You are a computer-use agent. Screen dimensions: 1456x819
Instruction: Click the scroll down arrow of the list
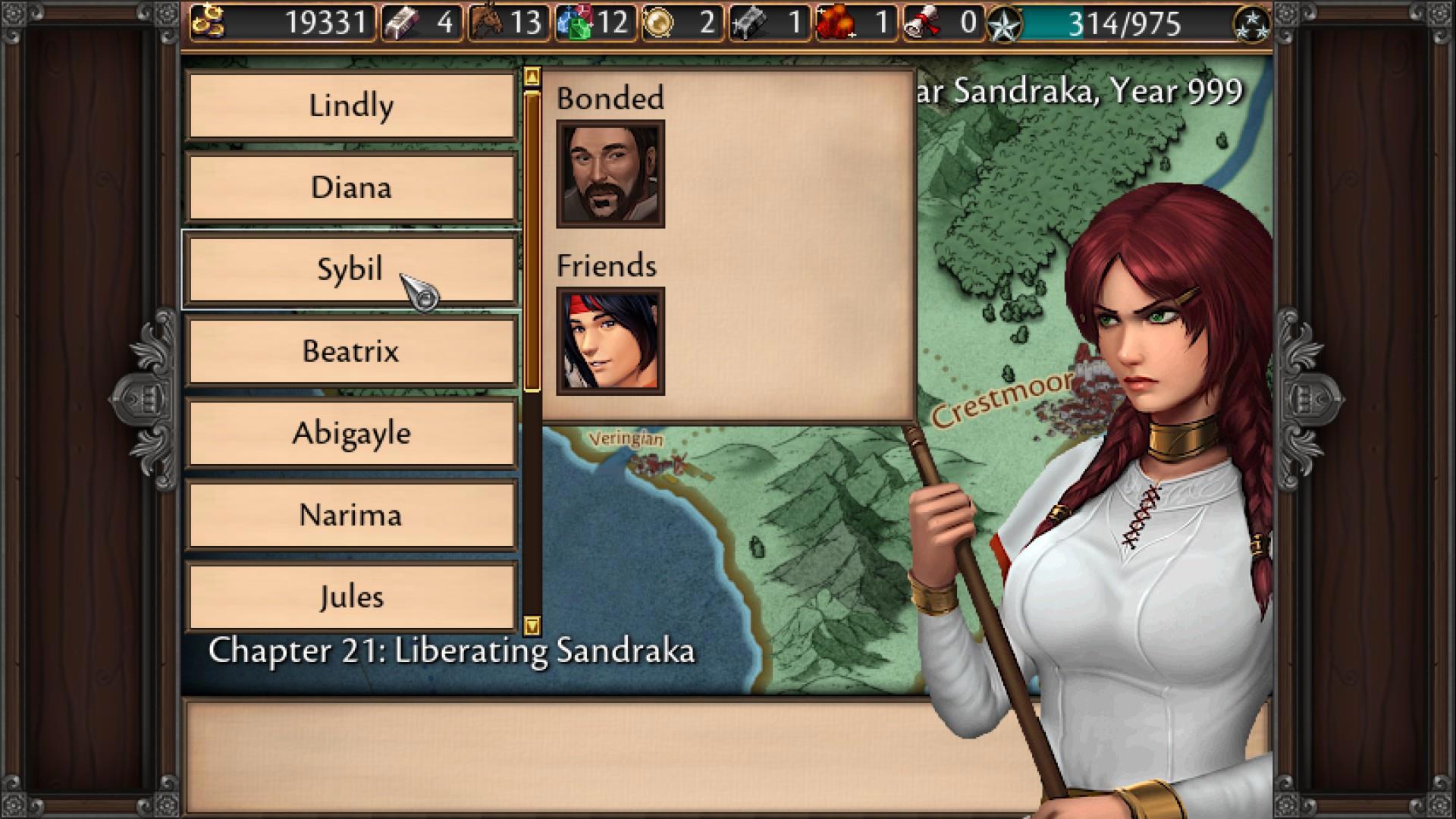[532, 626]
